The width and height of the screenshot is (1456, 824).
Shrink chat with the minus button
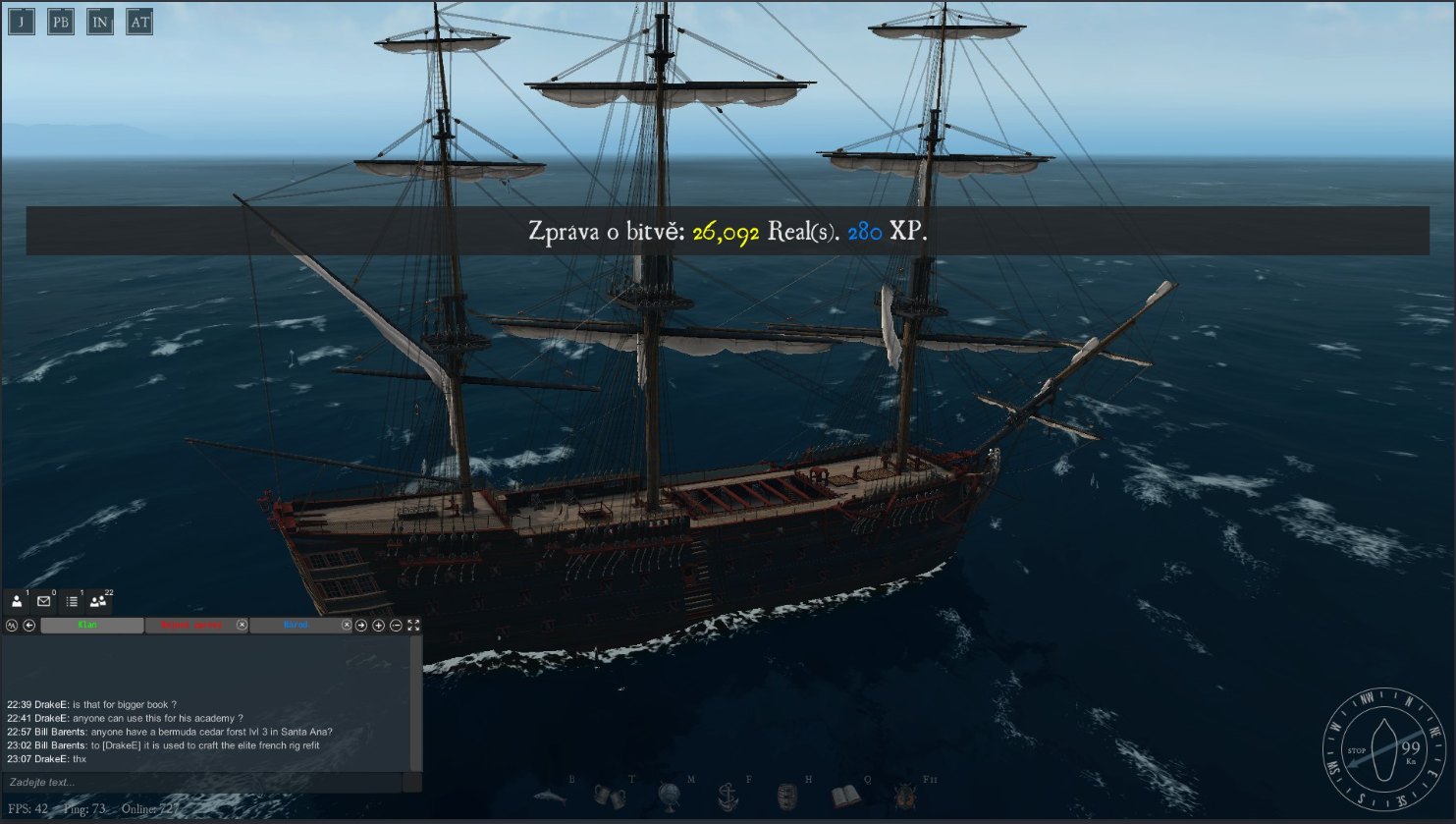(x=396, y=625)
